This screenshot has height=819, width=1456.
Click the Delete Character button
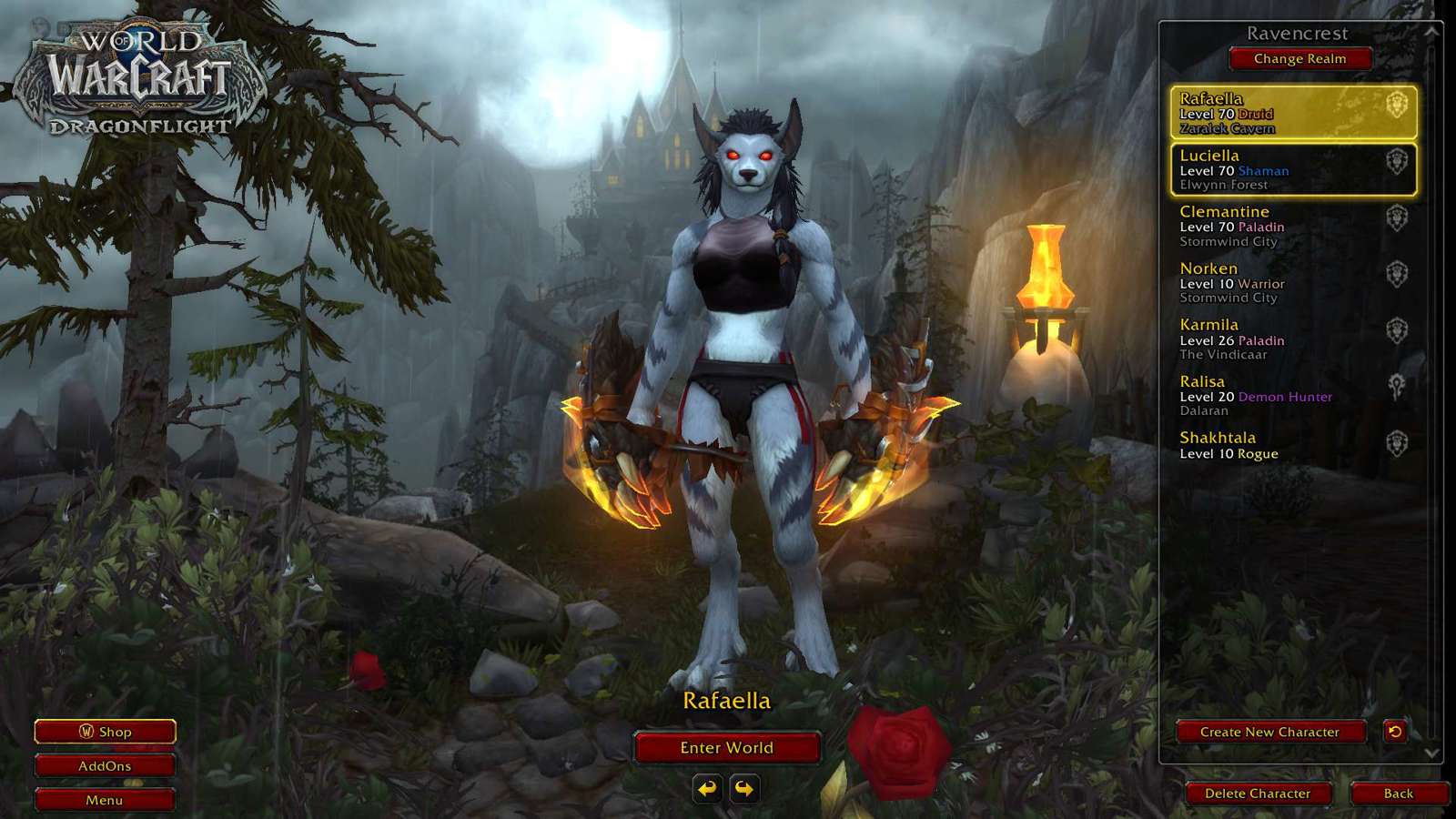[1258, 794]
